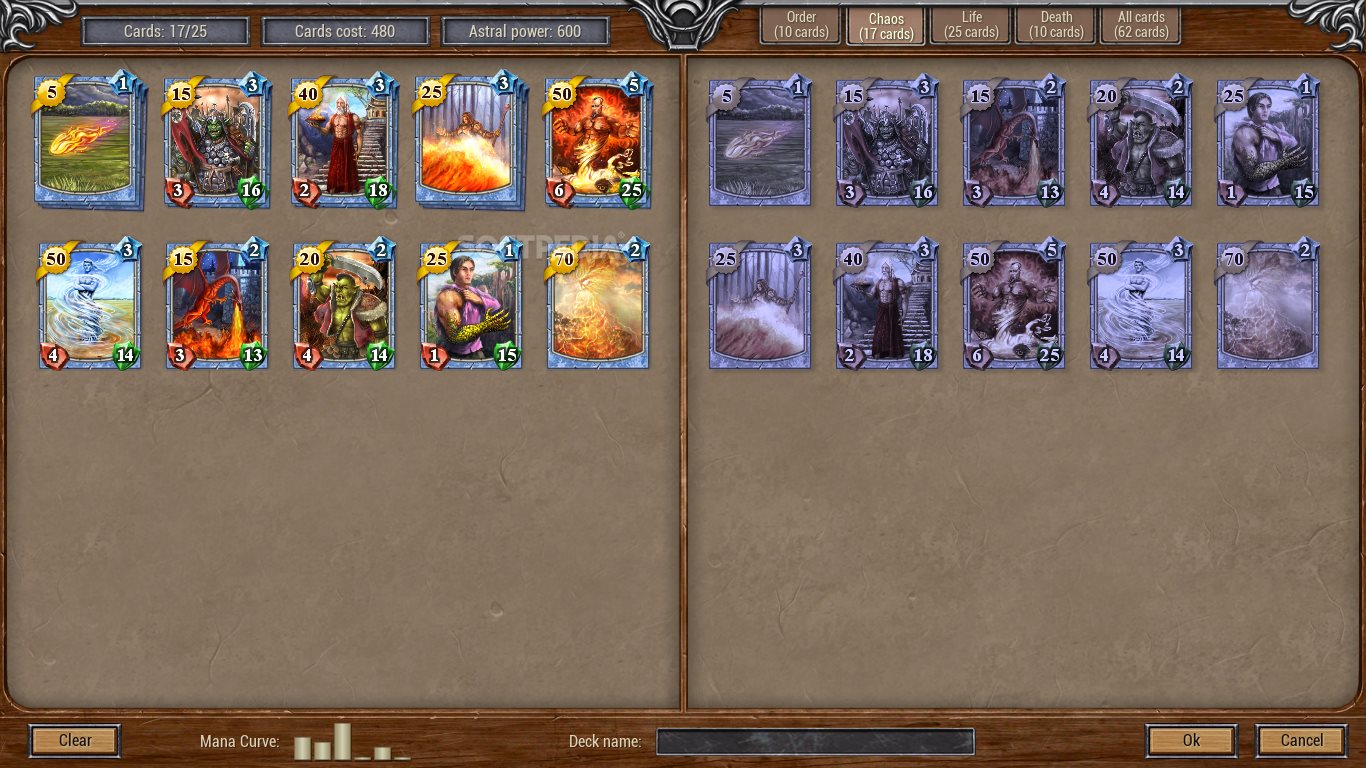
Task: Select the Chaos cards tab
Action: coord(886,25)
